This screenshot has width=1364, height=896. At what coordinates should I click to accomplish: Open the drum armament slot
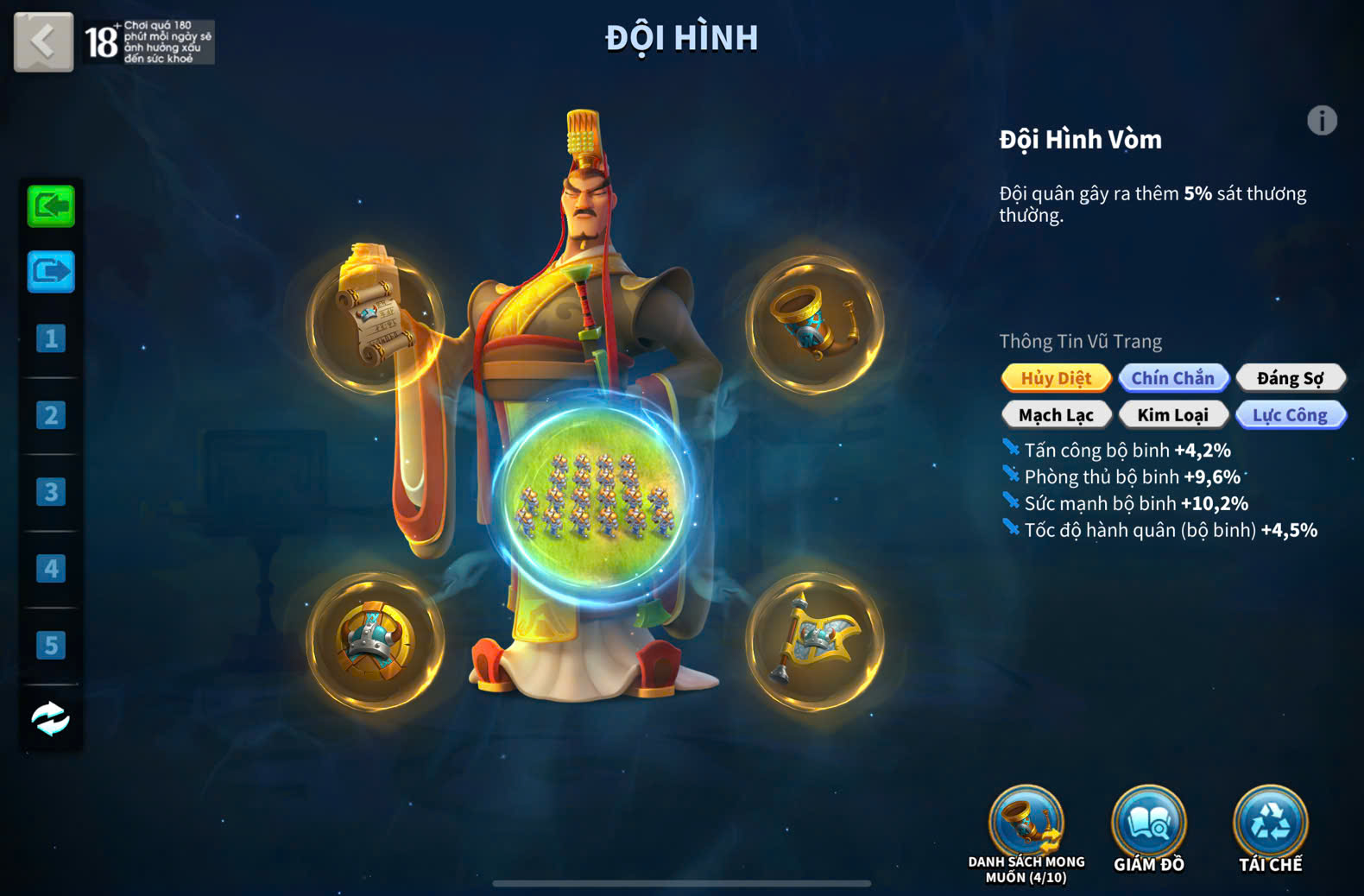(x=376, y=641)
